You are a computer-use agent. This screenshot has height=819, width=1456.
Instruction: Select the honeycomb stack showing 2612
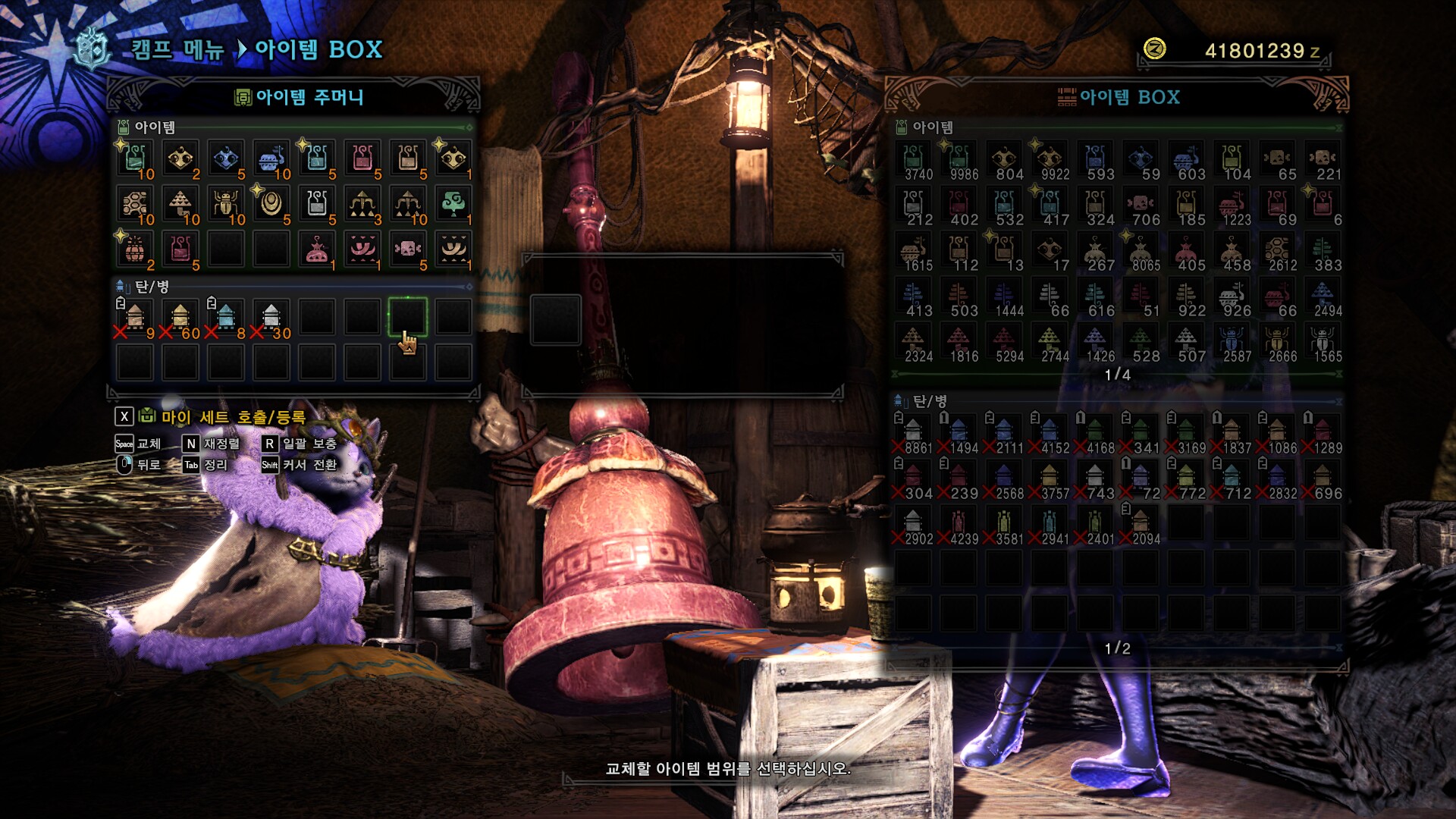[x=1277, y=253]
